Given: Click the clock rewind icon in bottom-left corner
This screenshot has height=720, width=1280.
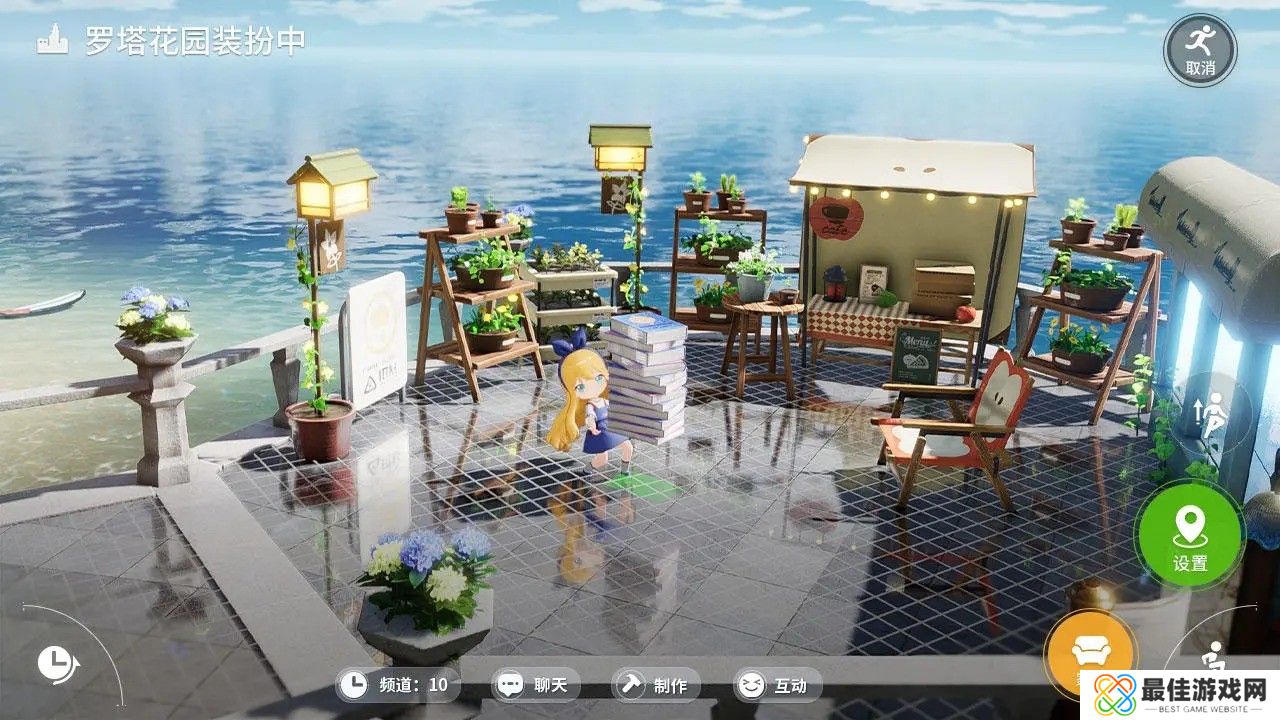Looking at the screenshot, I should (x=57, y=662).
